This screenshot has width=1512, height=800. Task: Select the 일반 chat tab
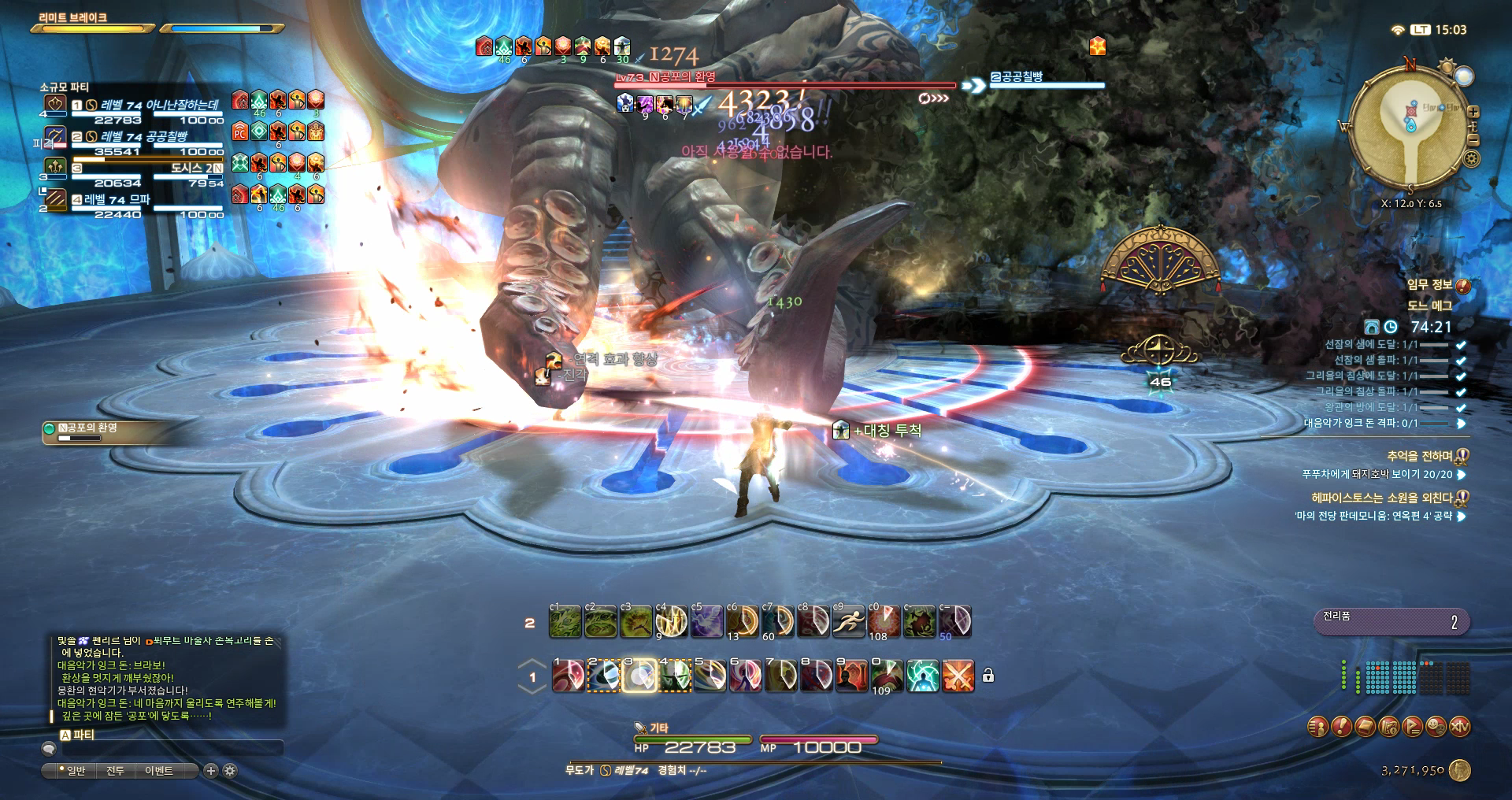[x=76, y=771]
